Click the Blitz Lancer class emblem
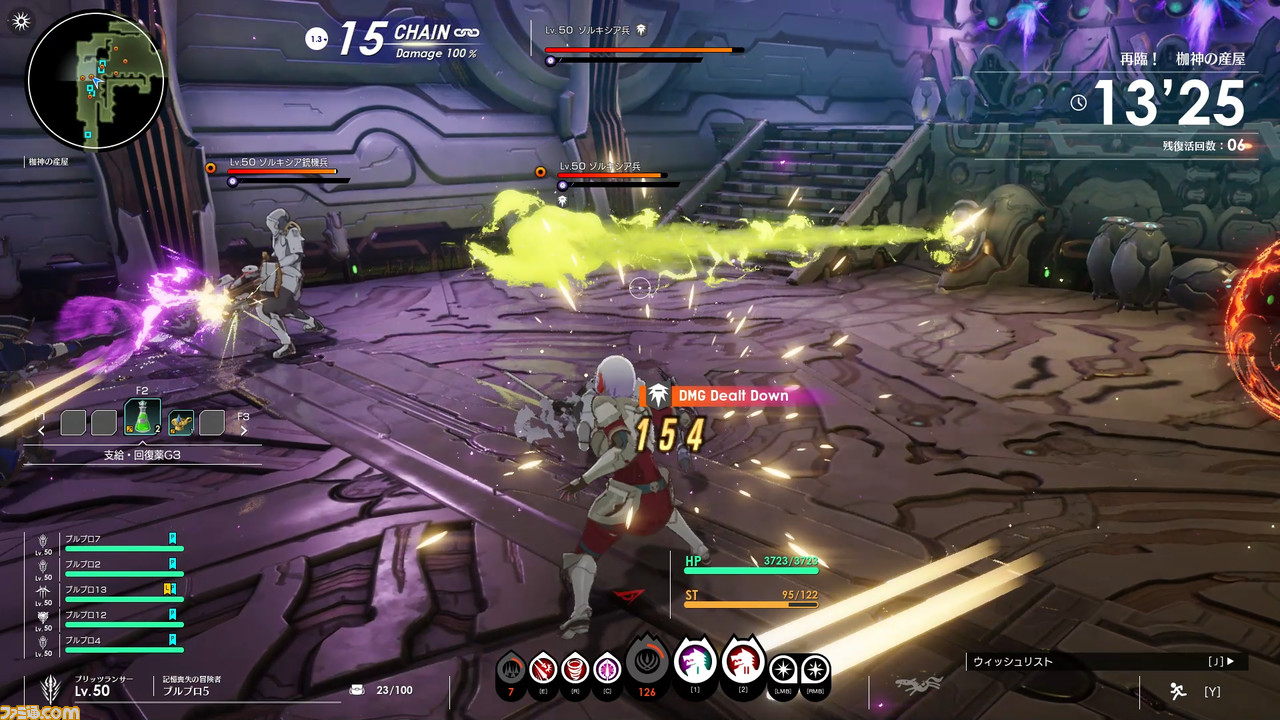The height and width of the screenshot is (720, 1280). click(x=44, y=688)
